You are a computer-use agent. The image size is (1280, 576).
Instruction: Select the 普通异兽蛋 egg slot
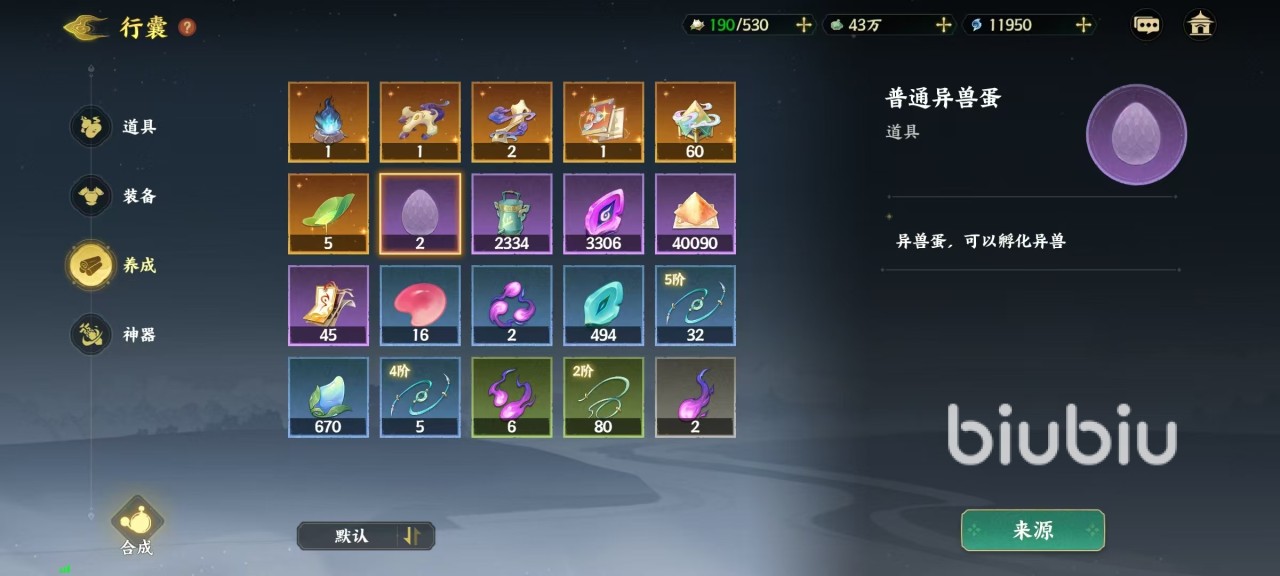click(420, 214)
